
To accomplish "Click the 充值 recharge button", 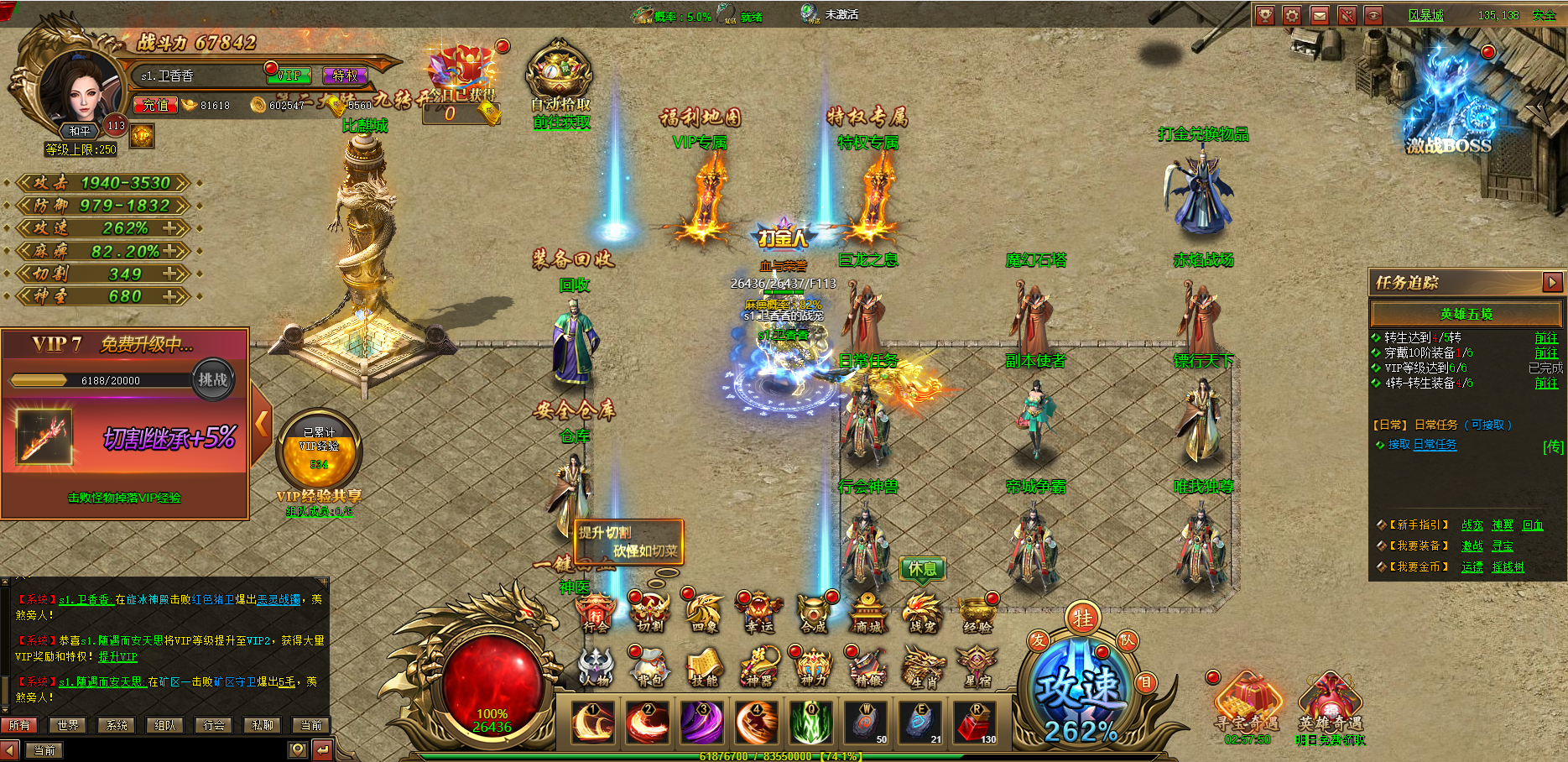I will (x=155, y=105).
